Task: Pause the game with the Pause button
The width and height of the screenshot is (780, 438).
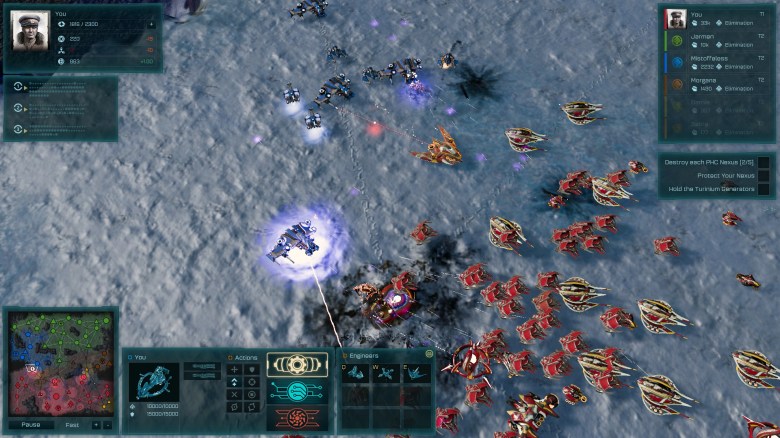Action: click(31, 424)
